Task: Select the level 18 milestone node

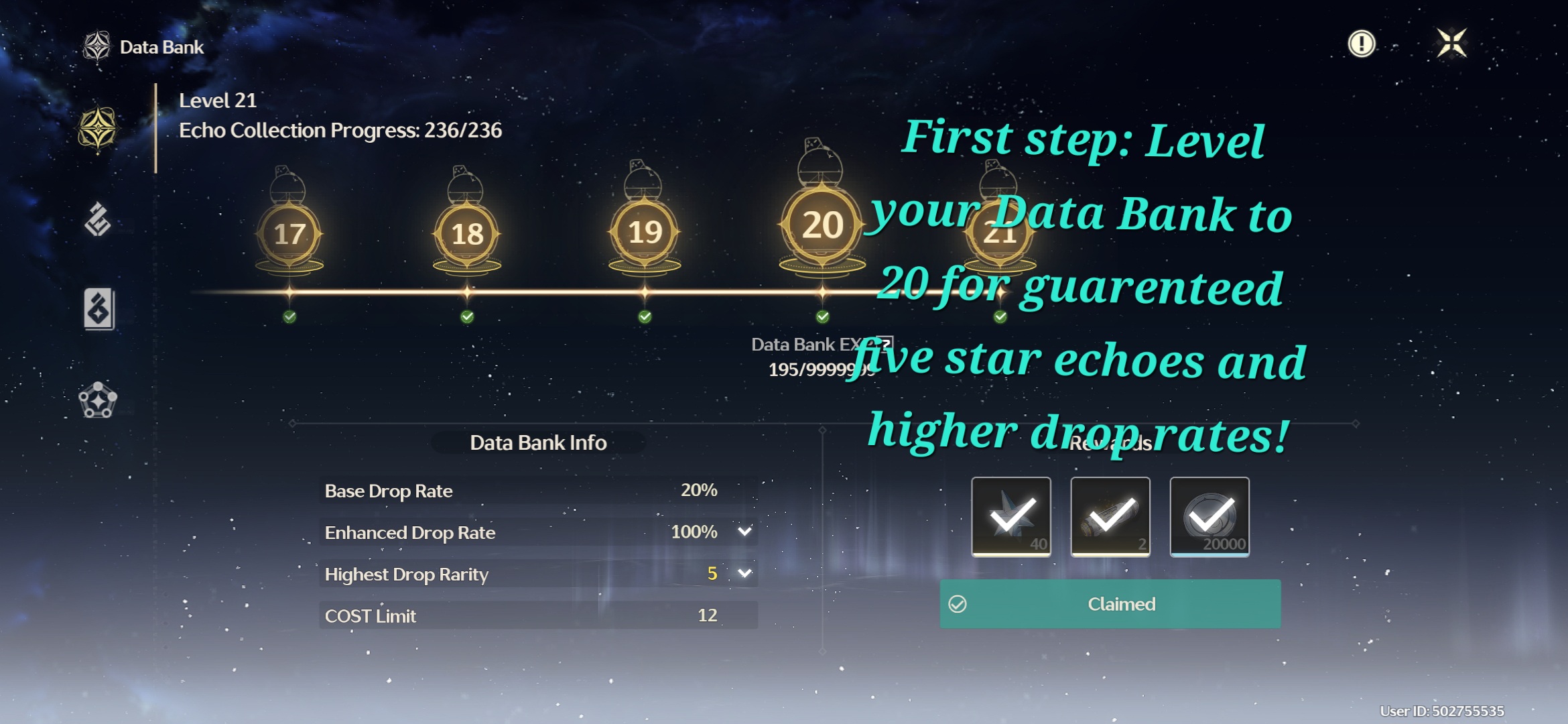Action: coord(467,231)
